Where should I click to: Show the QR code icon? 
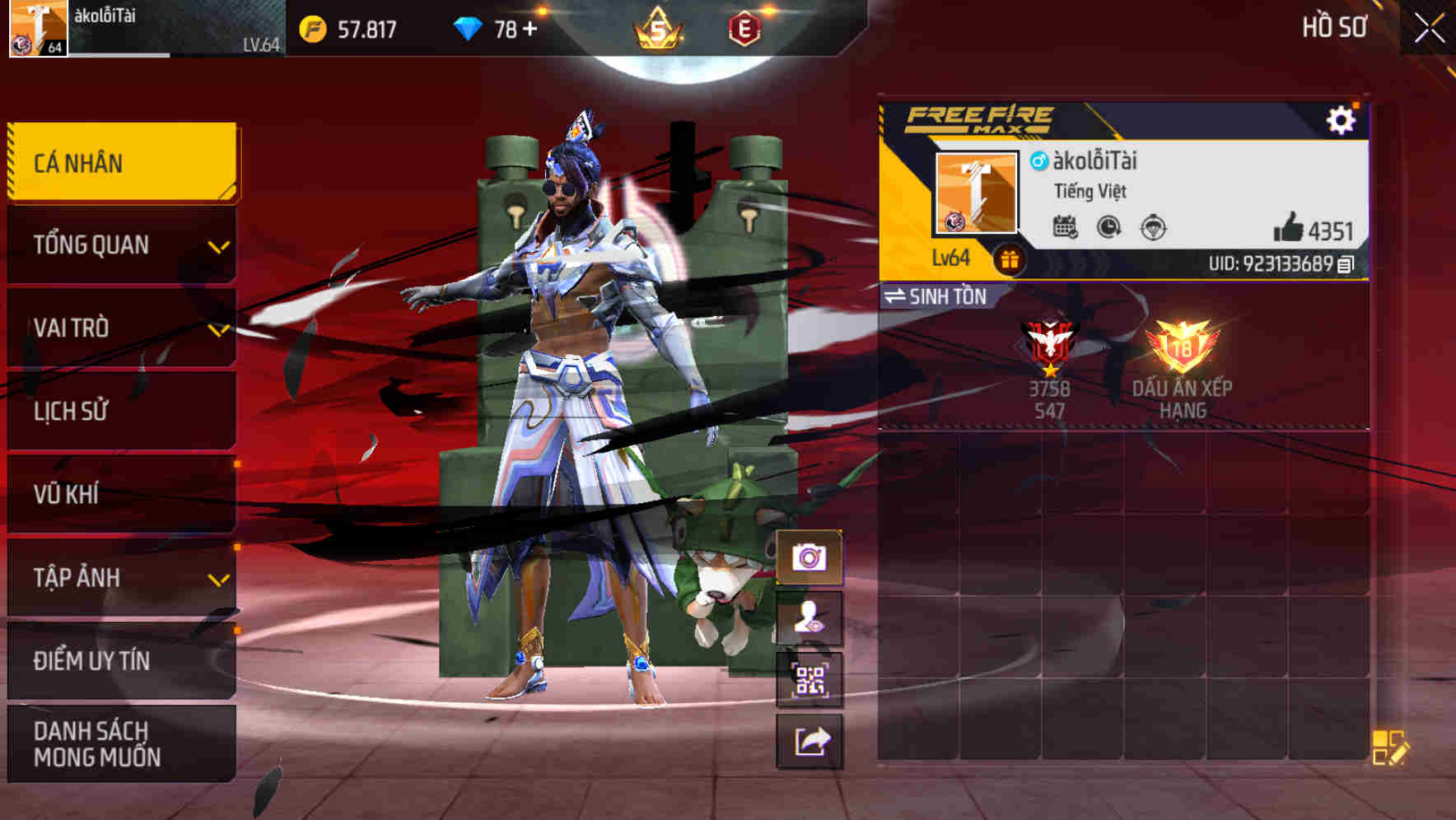click(812, 680)
